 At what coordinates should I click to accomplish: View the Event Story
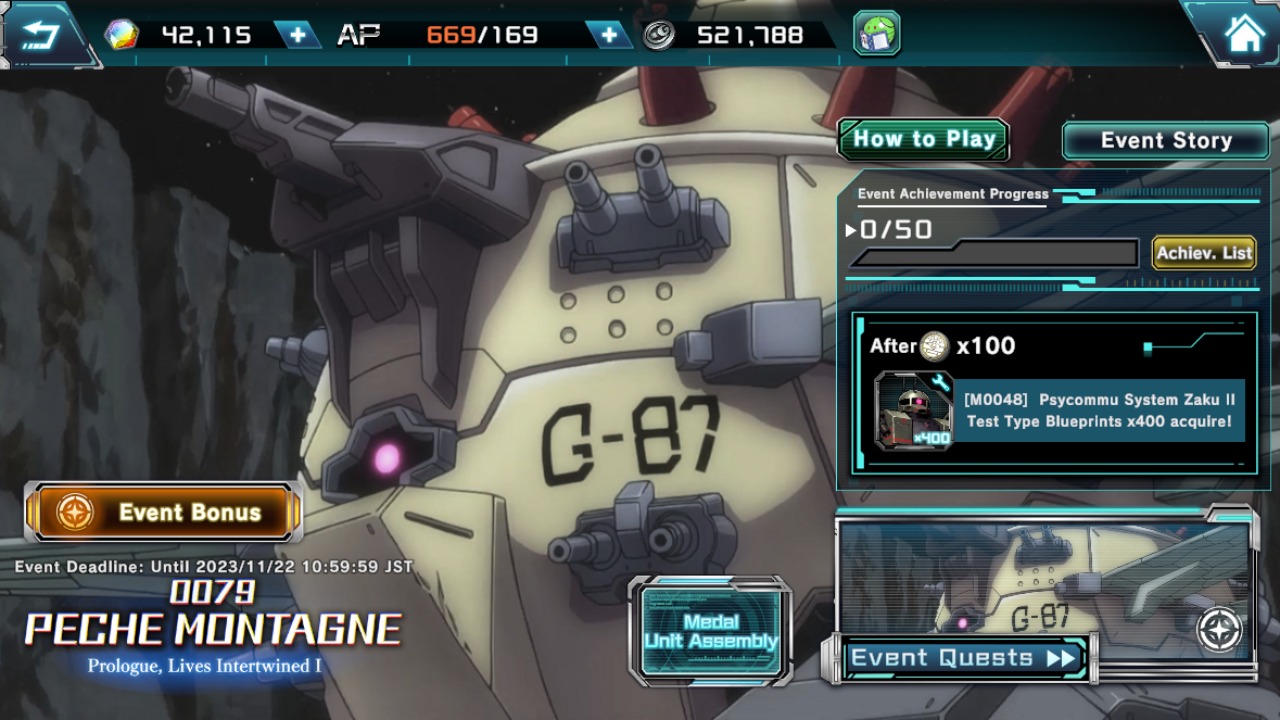point(1165,141)
